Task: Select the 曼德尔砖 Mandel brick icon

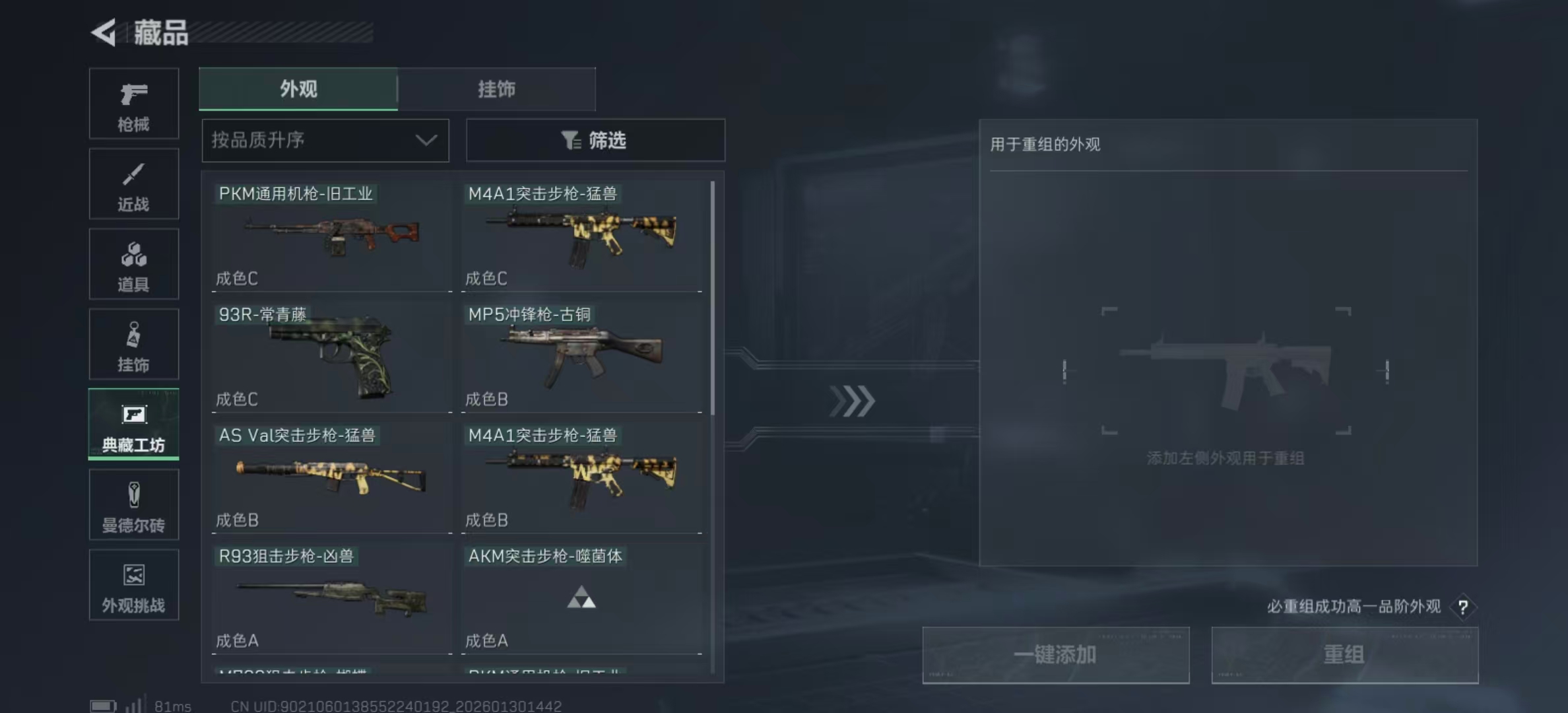Action: coord(133,504)
